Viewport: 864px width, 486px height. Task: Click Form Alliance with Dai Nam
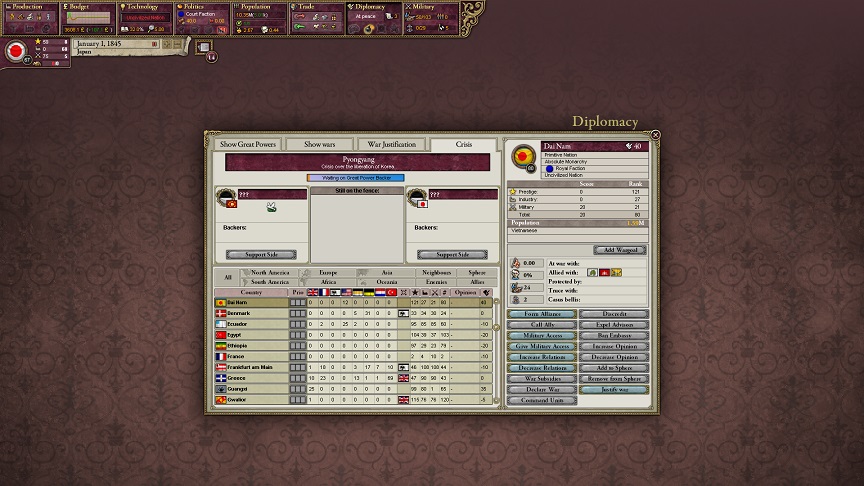(x=542, y=314)
